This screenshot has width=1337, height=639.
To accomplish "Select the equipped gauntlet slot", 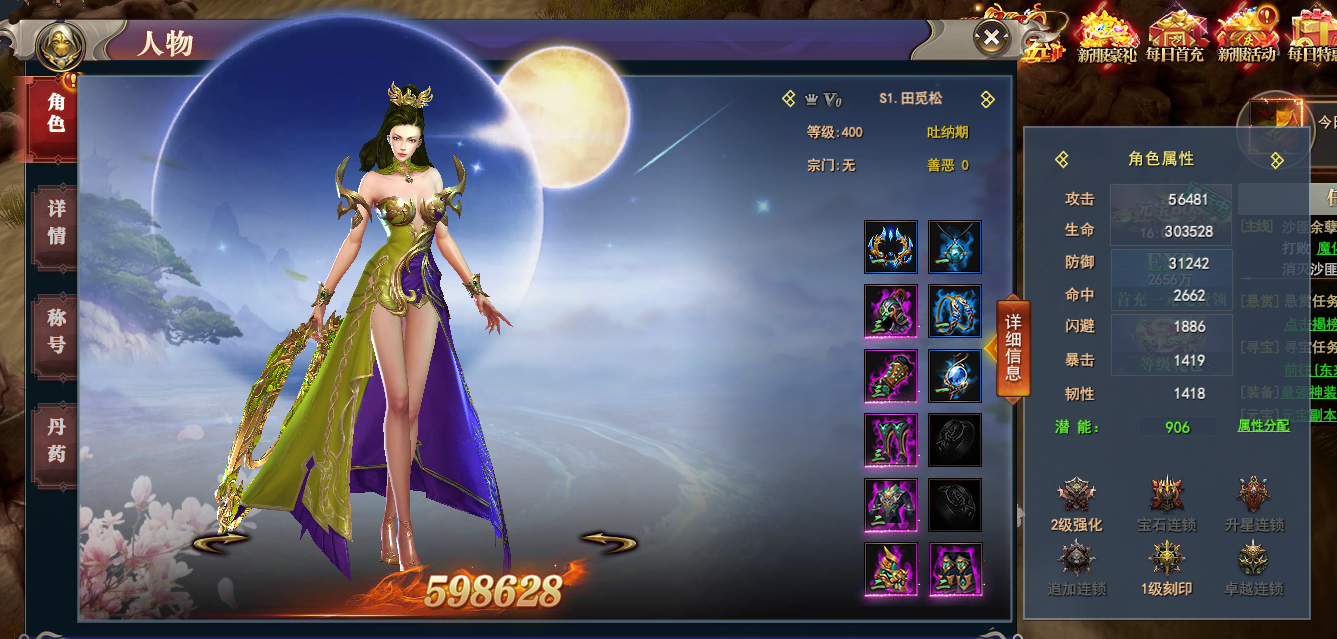I will point(890,376).
